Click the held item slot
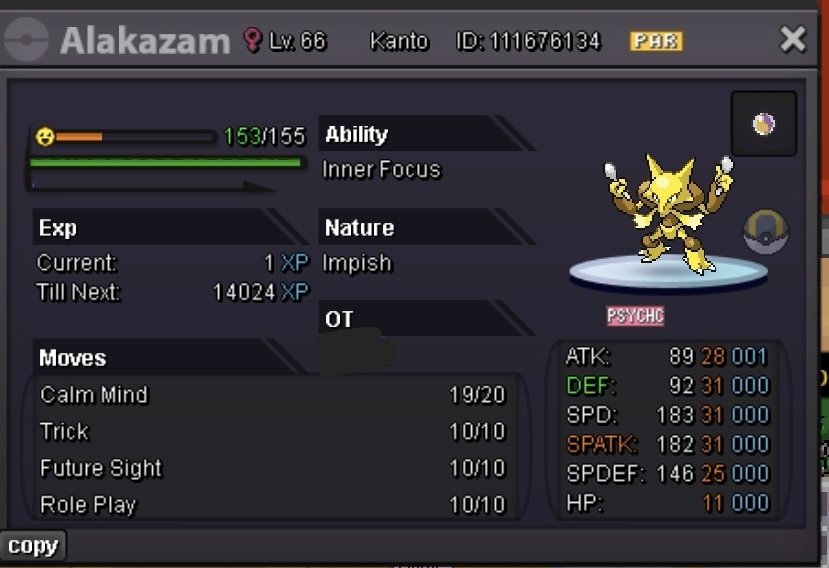This screenshot has height=568, width=829. (x=763, y=124)
